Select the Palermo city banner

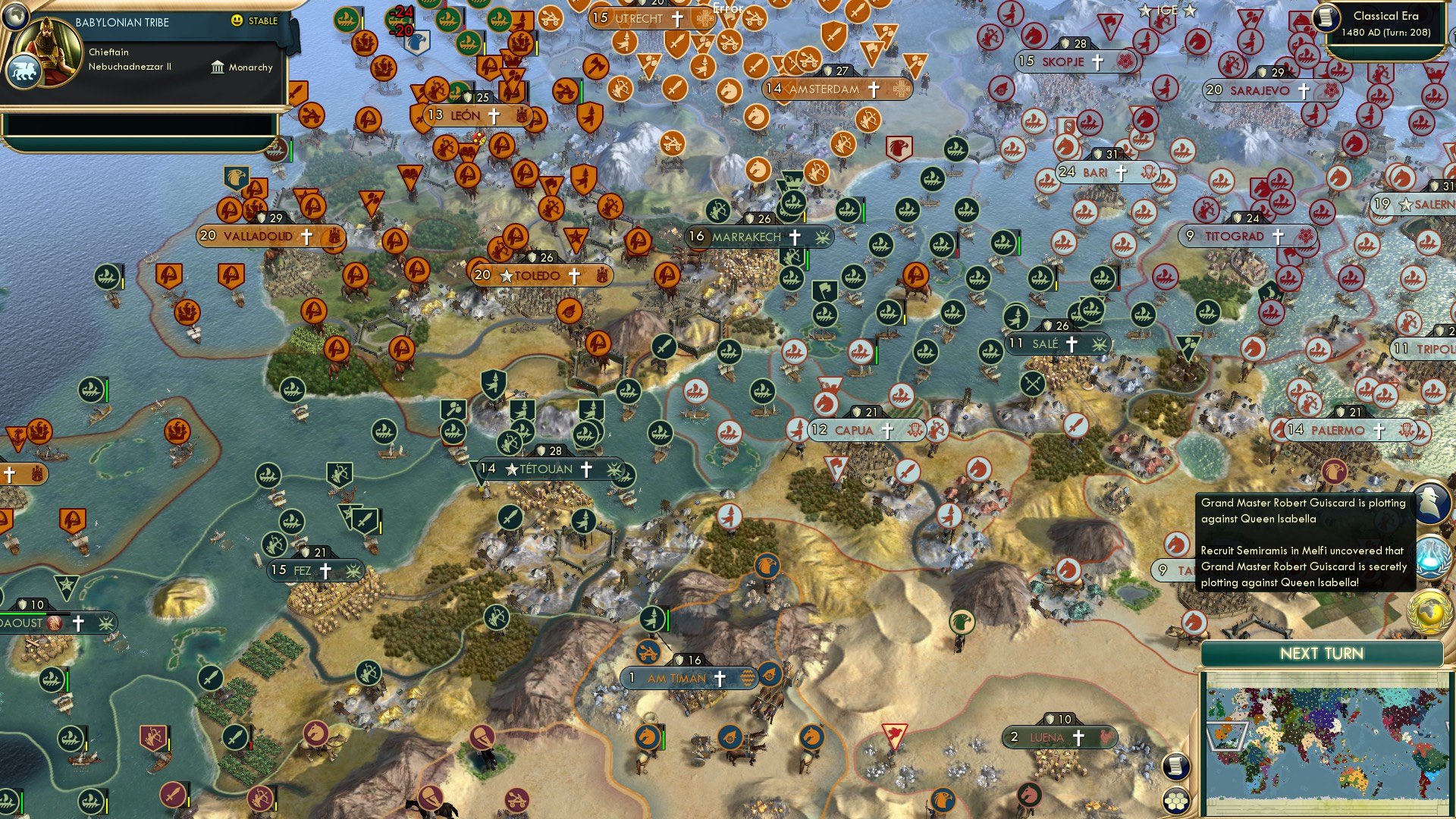tap(1338, 430)
